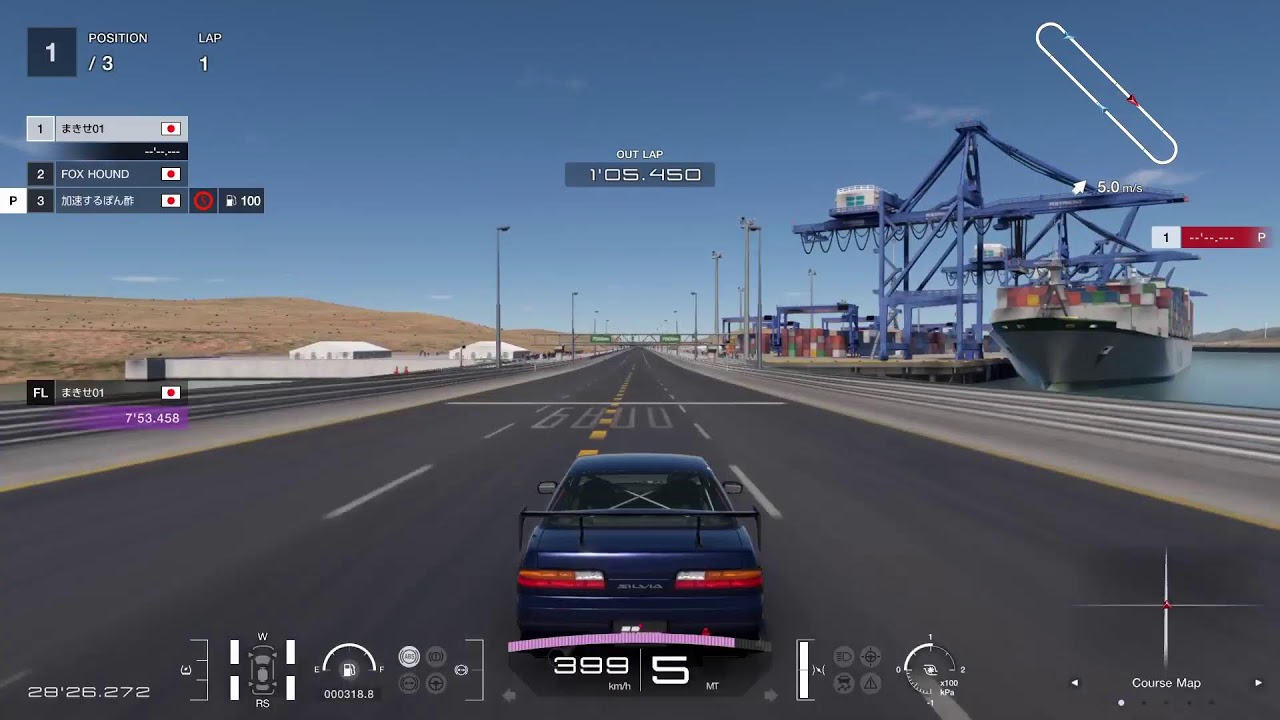
Task: Click the close-up course map crosshair display
Action: (x=1166, y=605)
